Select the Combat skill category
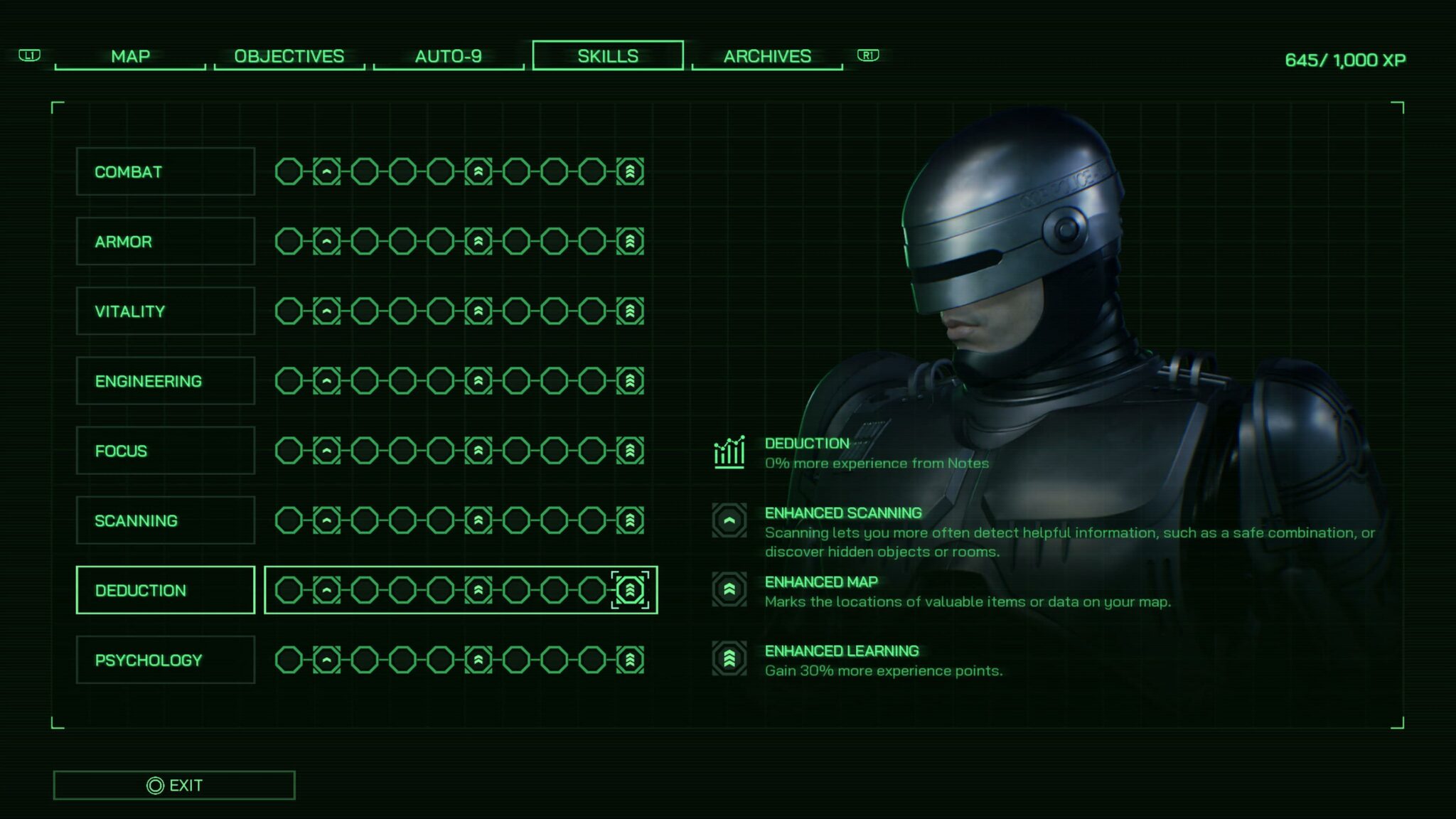 [x=165, y=172]
